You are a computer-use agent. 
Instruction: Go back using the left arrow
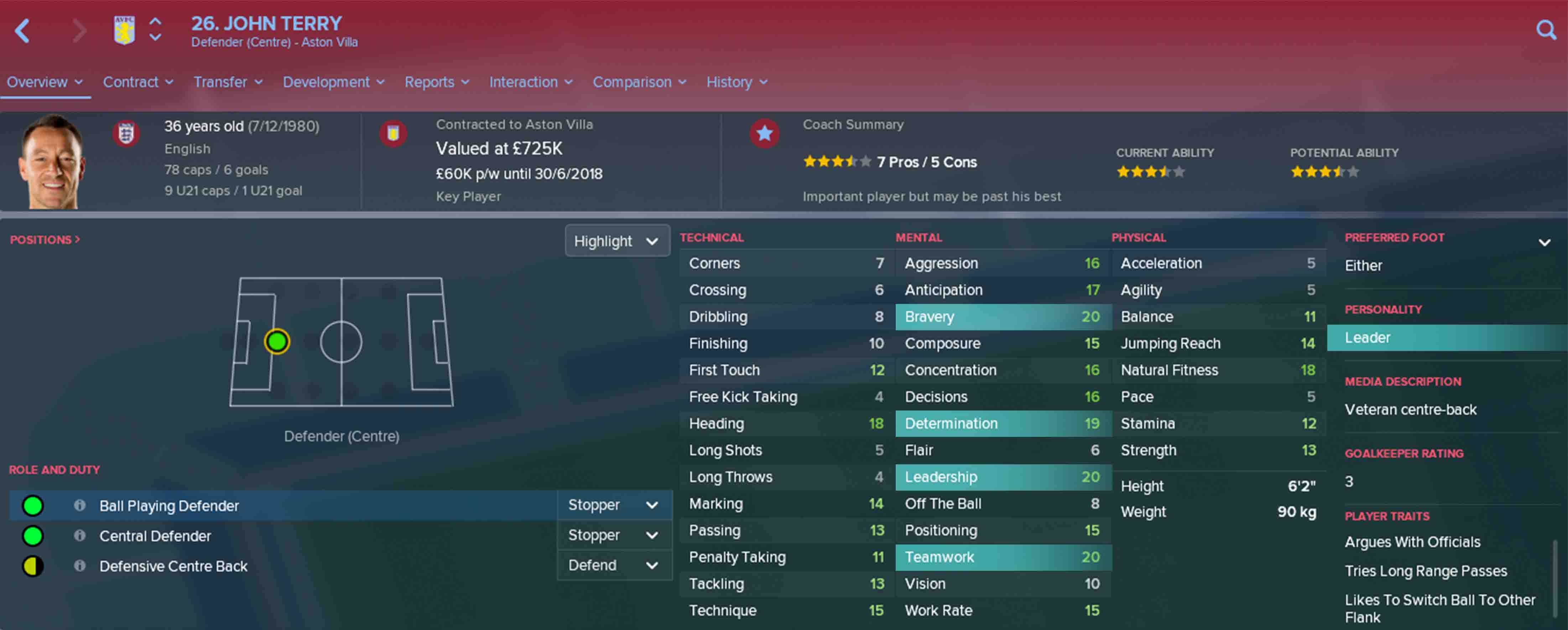pos(22,30)
